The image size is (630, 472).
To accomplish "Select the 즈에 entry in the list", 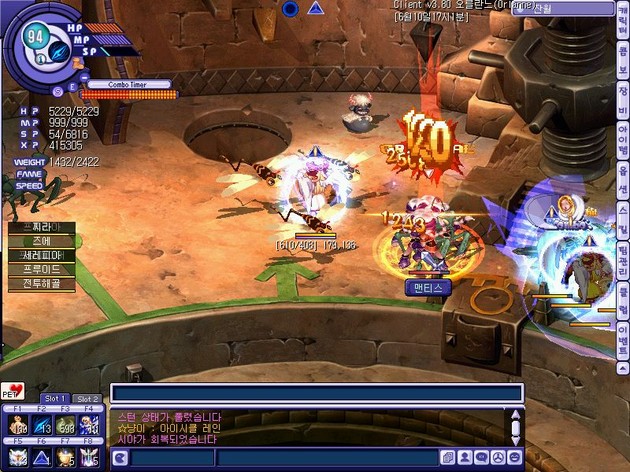I will (x=42, y=241).
